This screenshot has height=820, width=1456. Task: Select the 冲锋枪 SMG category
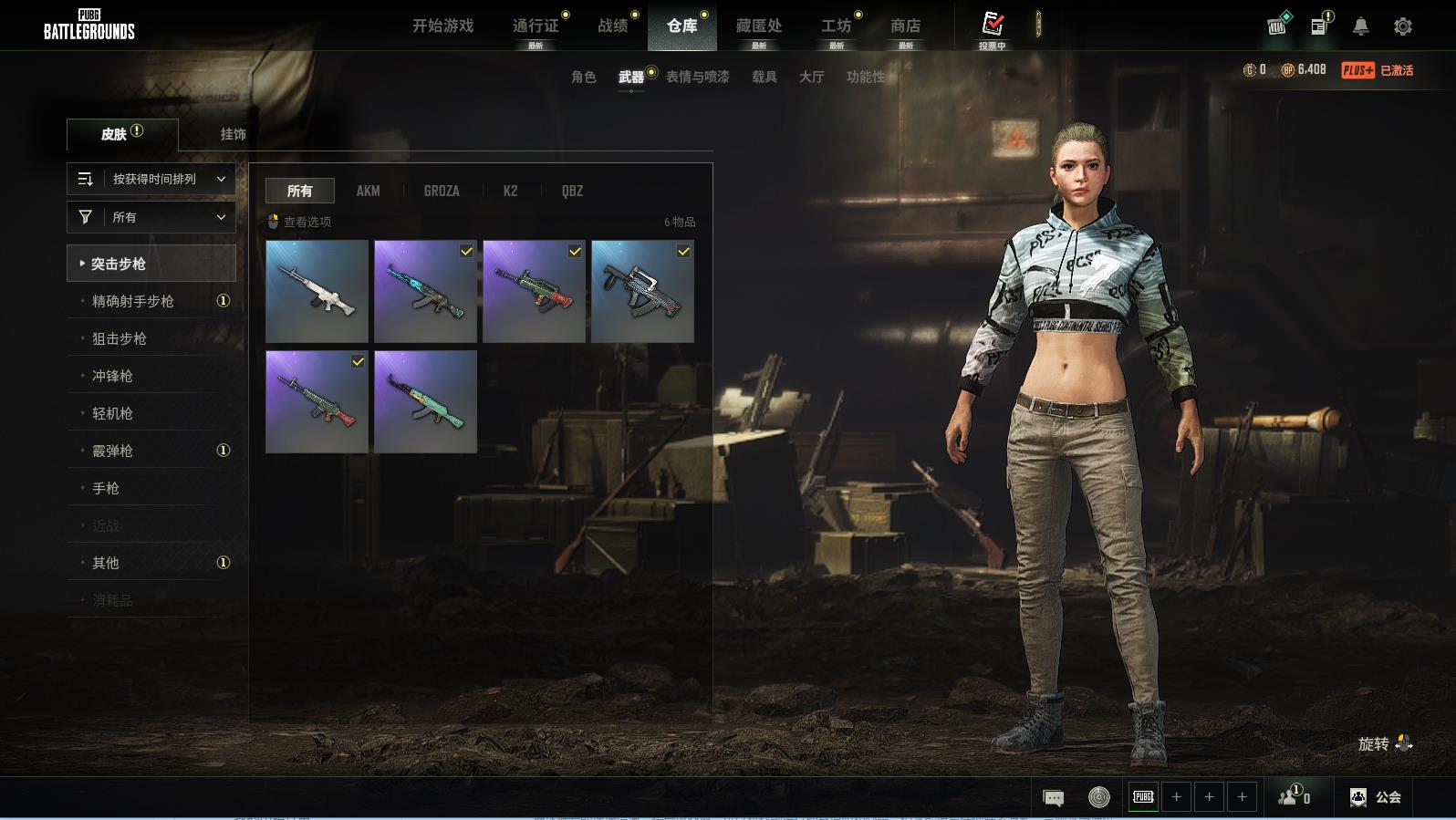coord(112,376)
